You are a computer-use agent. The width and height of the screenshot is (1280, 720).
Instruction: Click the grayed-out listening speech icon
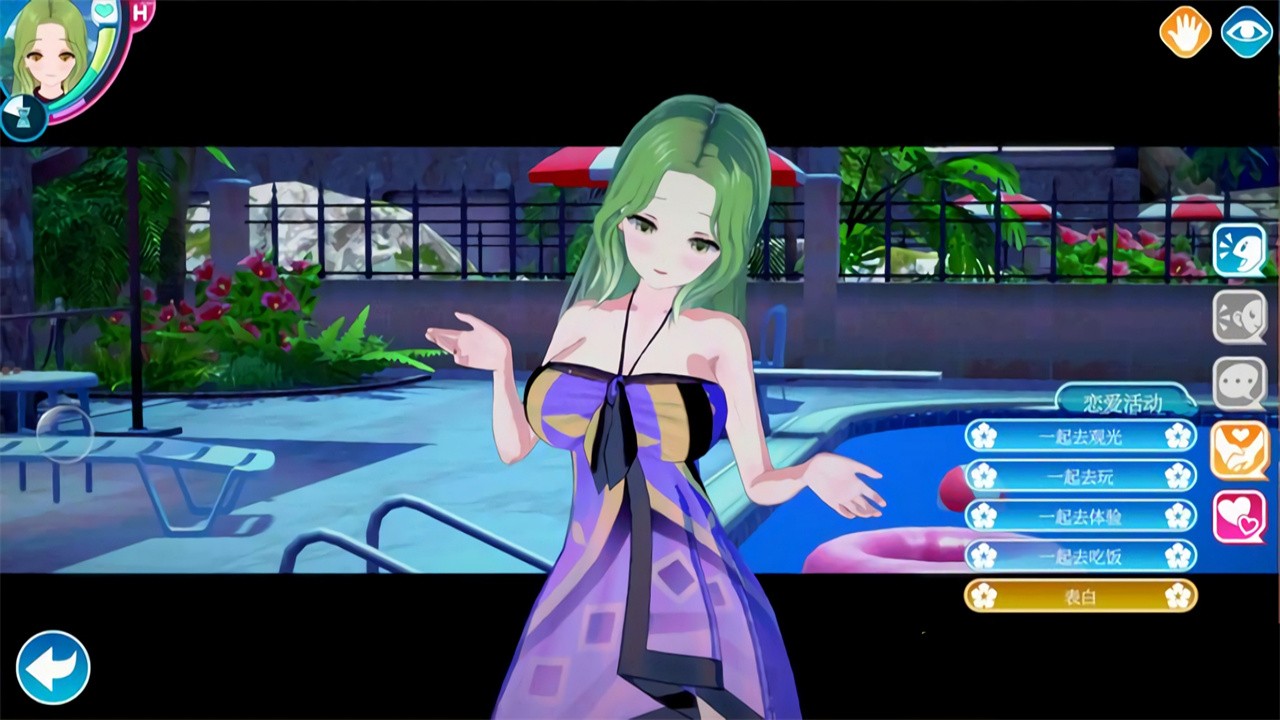(1240, 315)
